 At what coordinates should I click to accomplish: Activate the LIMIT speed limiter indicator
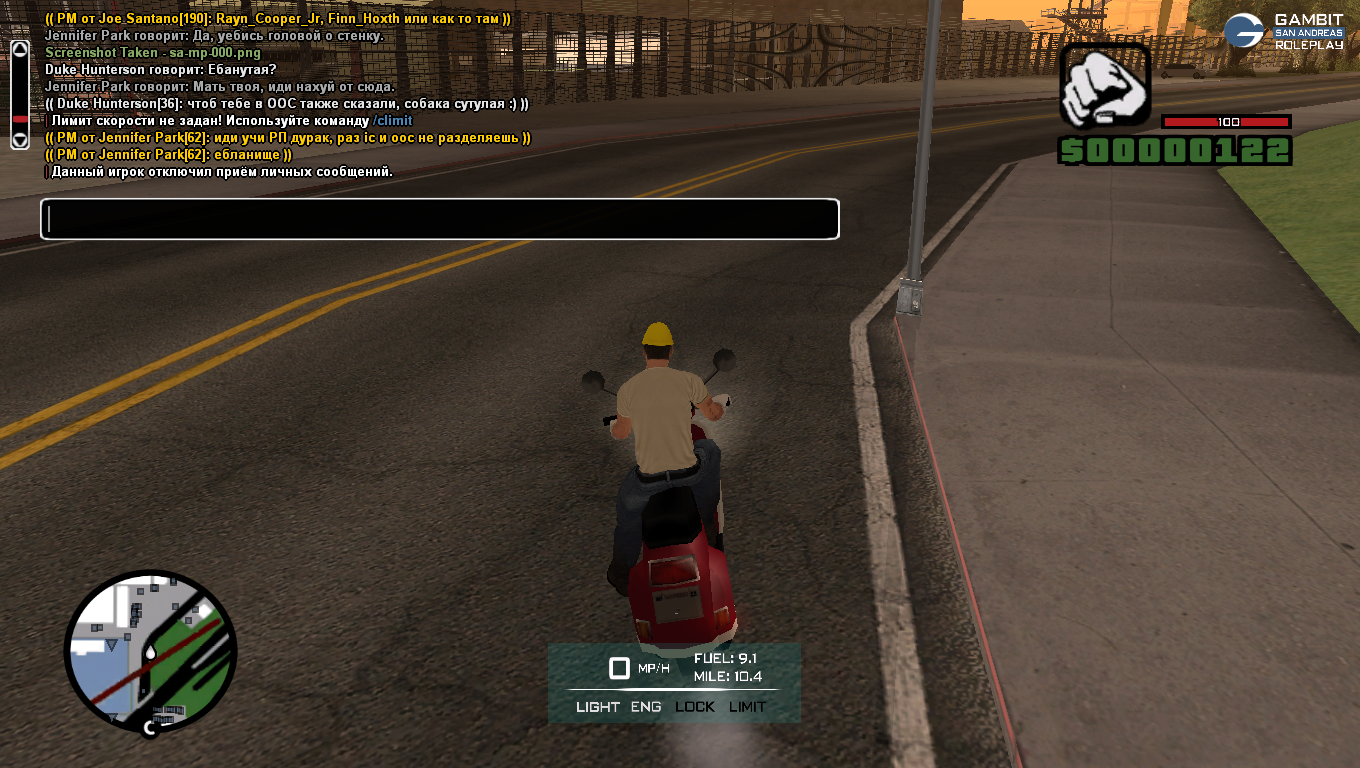click(x=747, y=707)
